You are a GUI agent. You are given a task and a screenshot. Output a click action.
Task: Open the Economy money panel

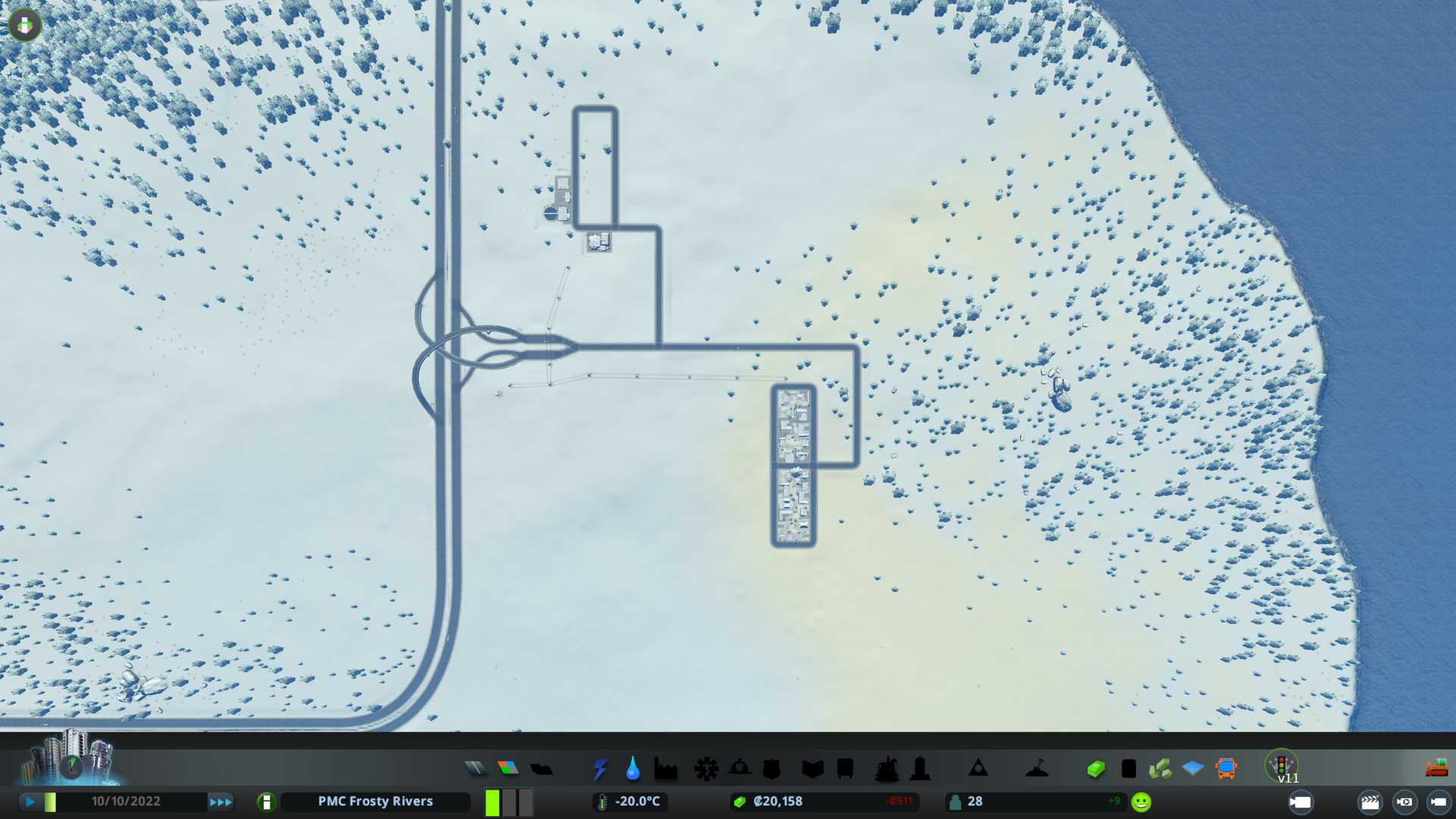click(1094, 769)
